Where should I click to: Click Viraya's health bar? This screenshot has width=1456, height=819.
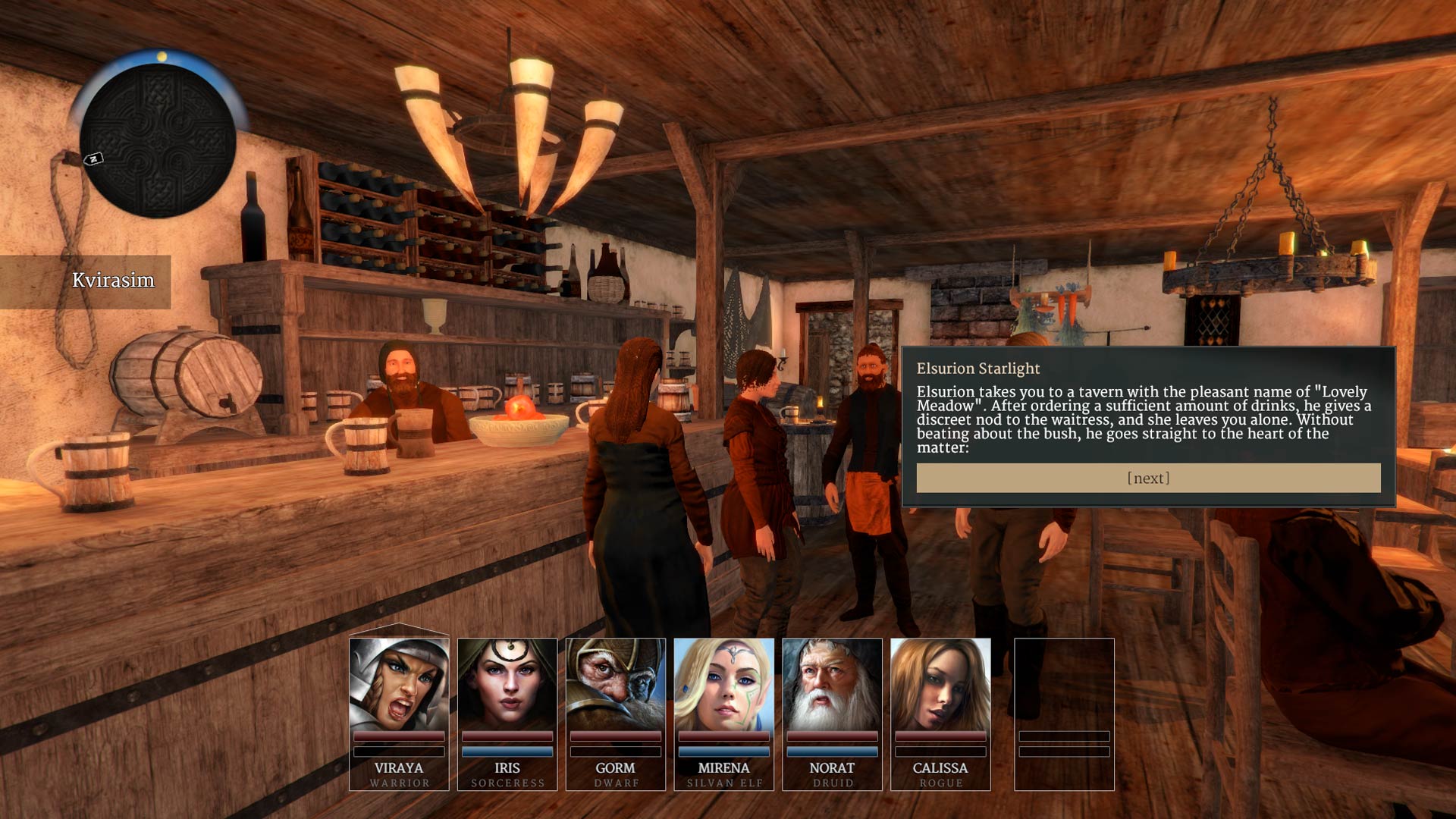(x=397, y=735)
